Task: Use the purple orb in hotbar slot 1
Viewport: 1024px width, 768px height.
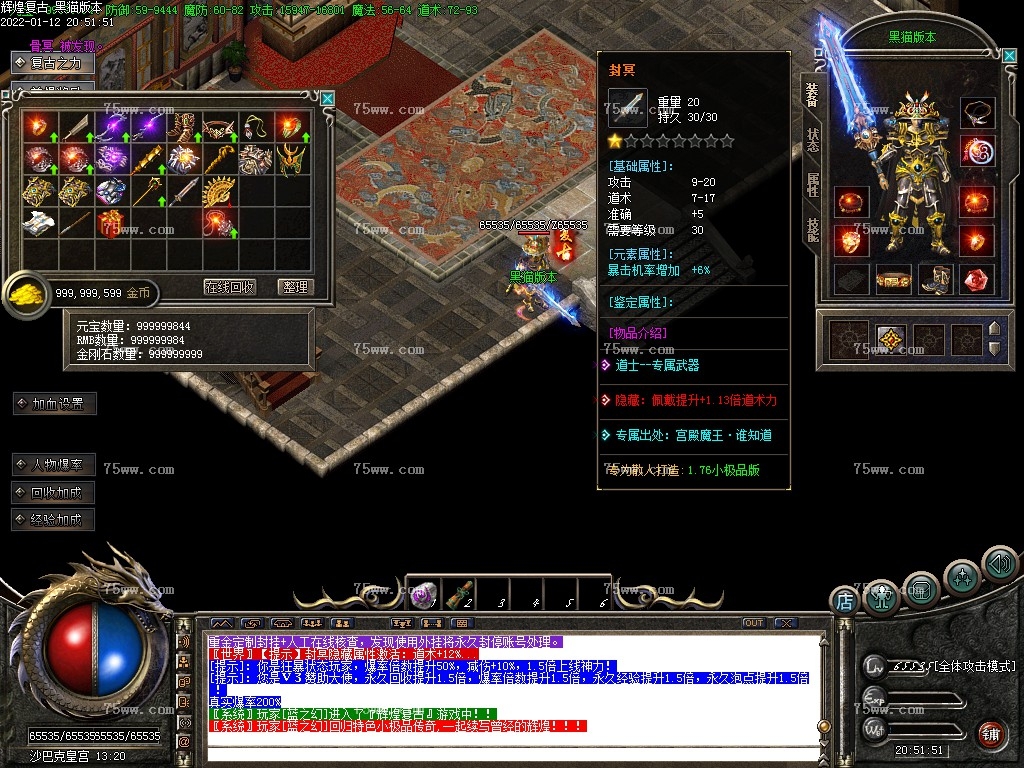Action: pyautogui.click(x=424, y=595)
